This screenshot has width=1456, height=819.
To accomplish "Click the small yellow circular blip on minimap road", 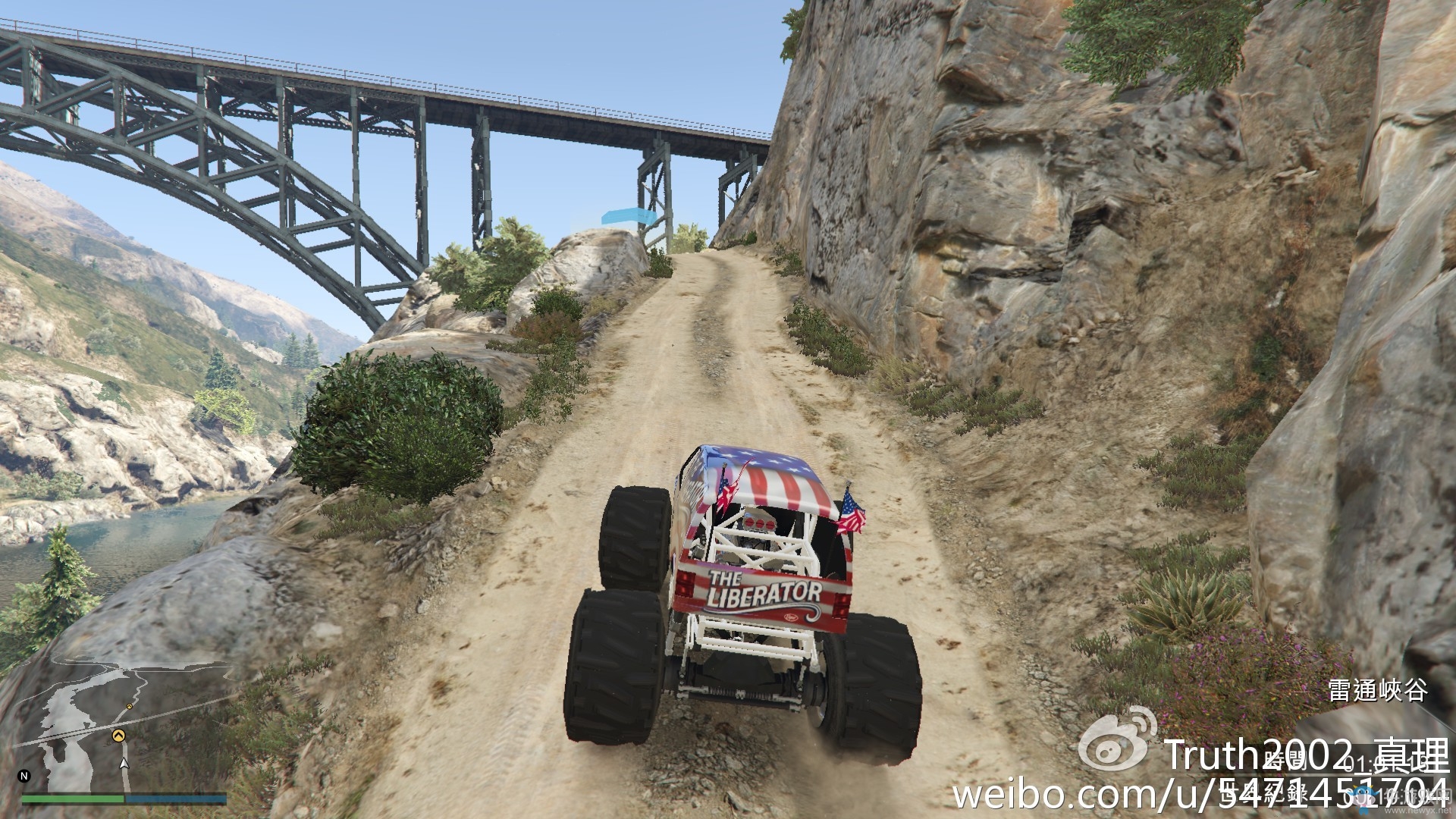I will click(x=129, y=707).
